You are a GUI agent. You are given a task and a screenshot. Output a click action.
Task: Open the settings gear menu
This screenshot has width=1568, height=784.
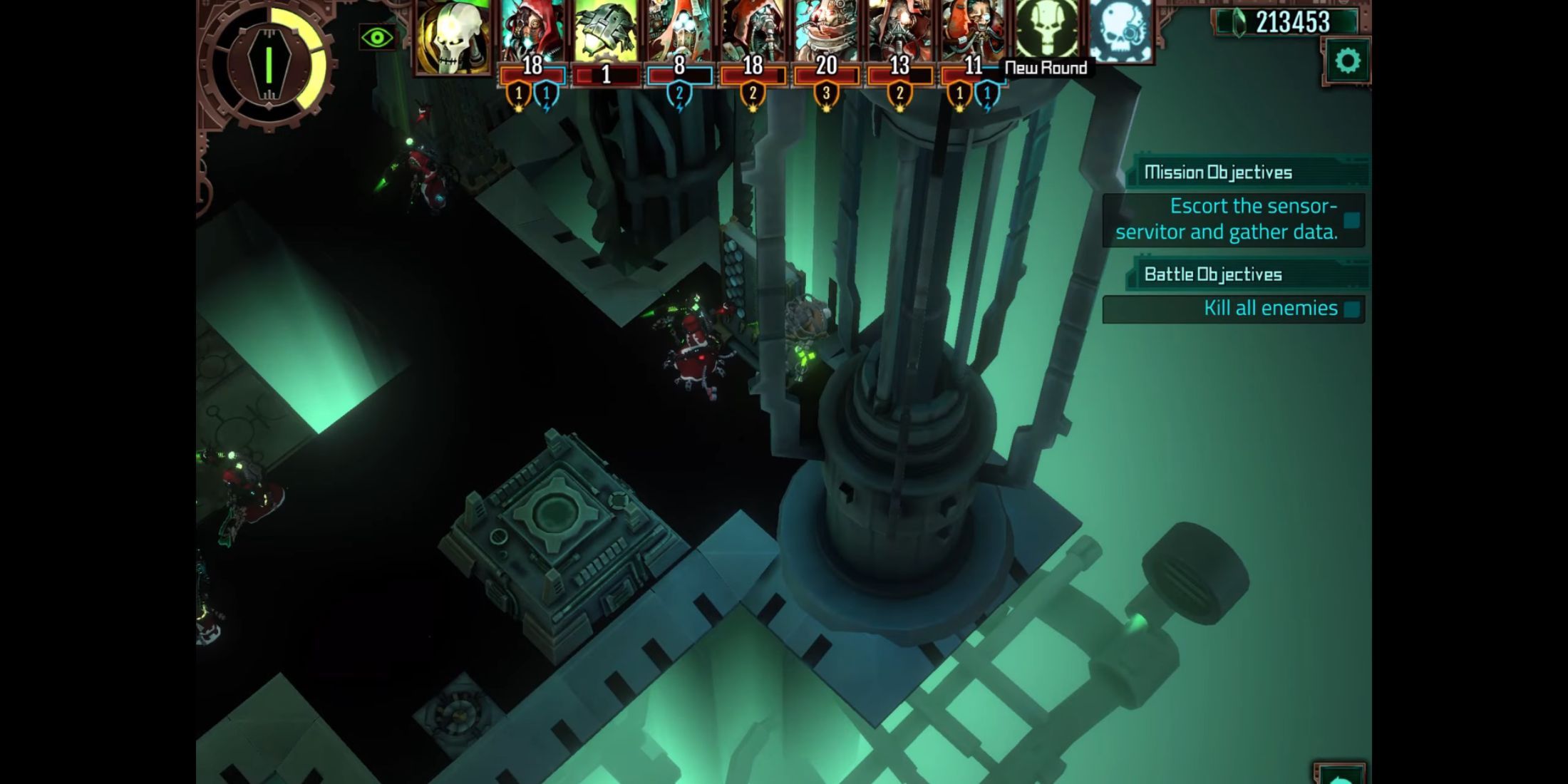[1346, 61]
